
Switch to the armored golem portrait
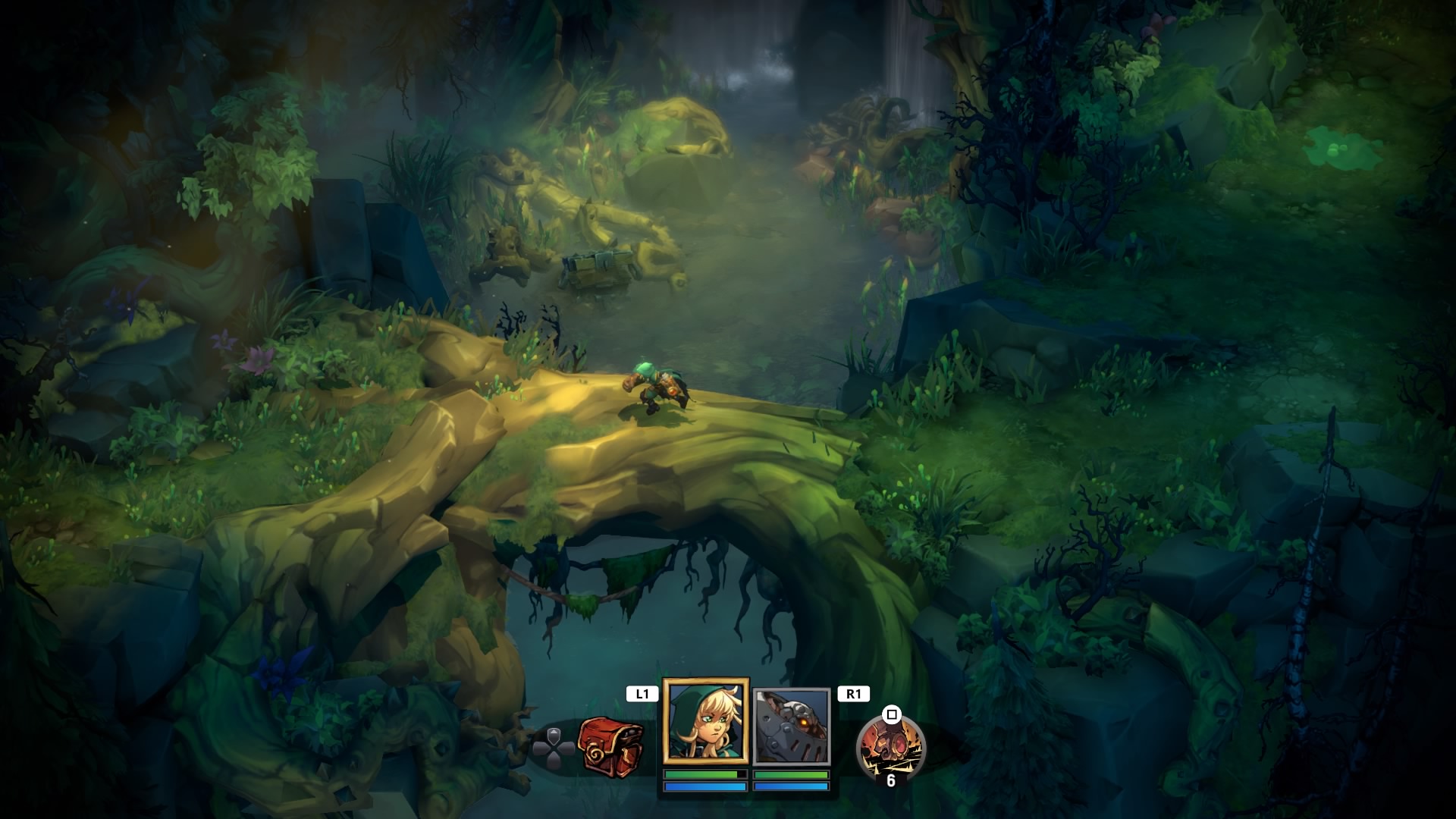click(x=792, y=726)
